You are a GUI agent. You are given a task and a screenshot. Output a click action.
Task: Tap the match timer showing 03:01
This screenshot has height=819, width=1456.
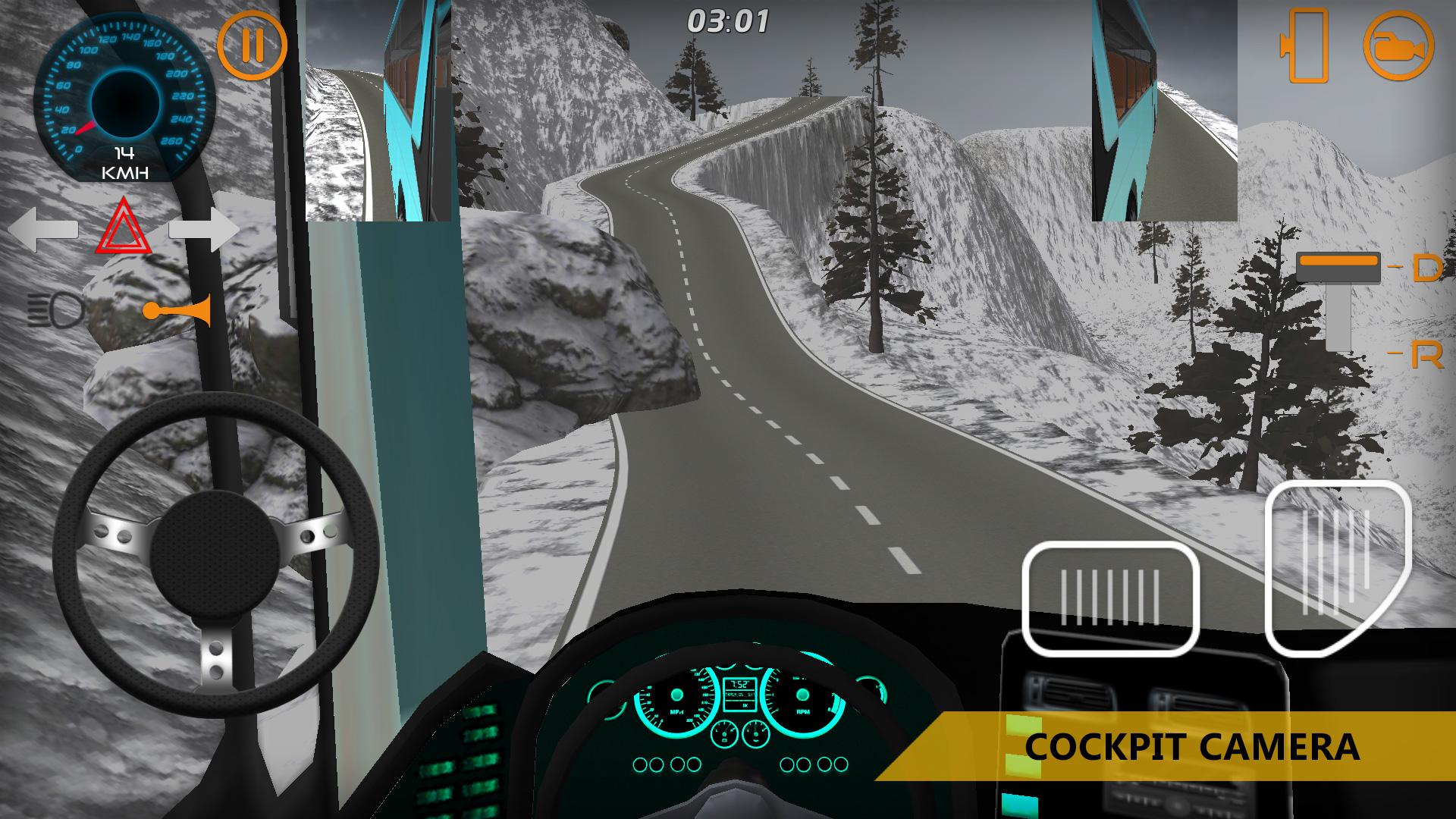pos(730,21)
